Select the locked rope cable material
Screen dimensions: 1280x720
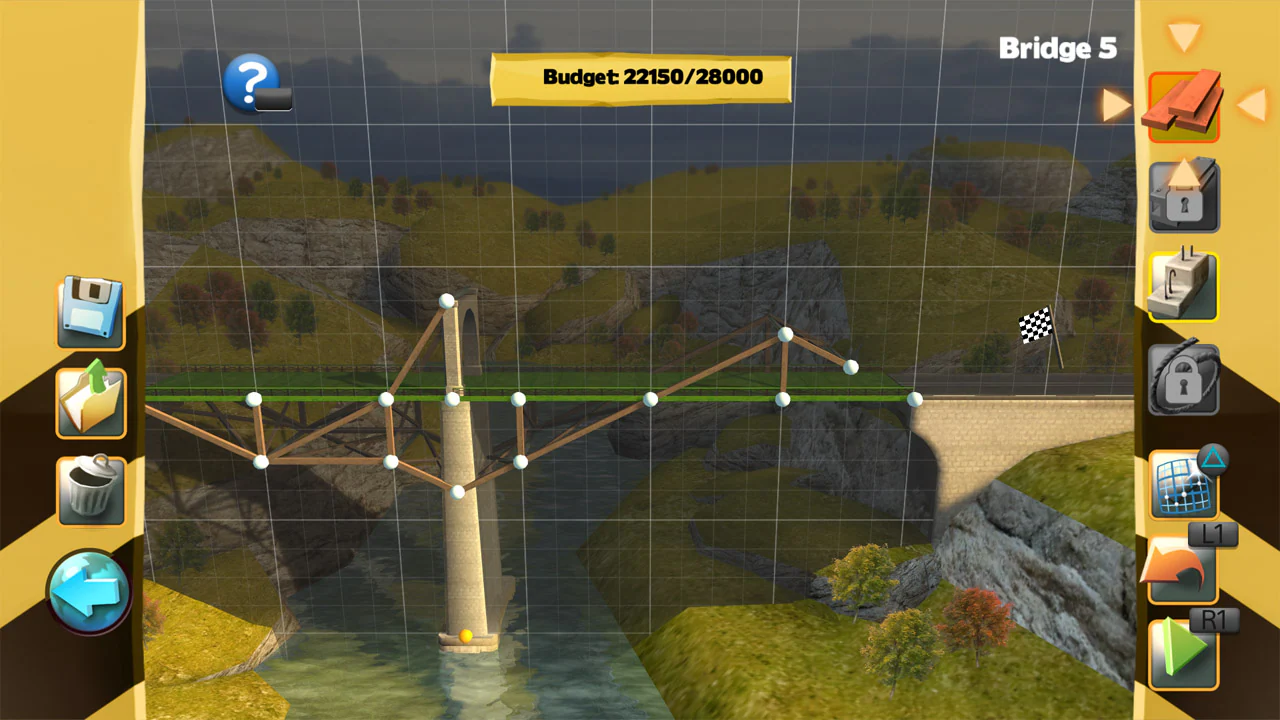pyautogui.click(x=1183, y=378)
